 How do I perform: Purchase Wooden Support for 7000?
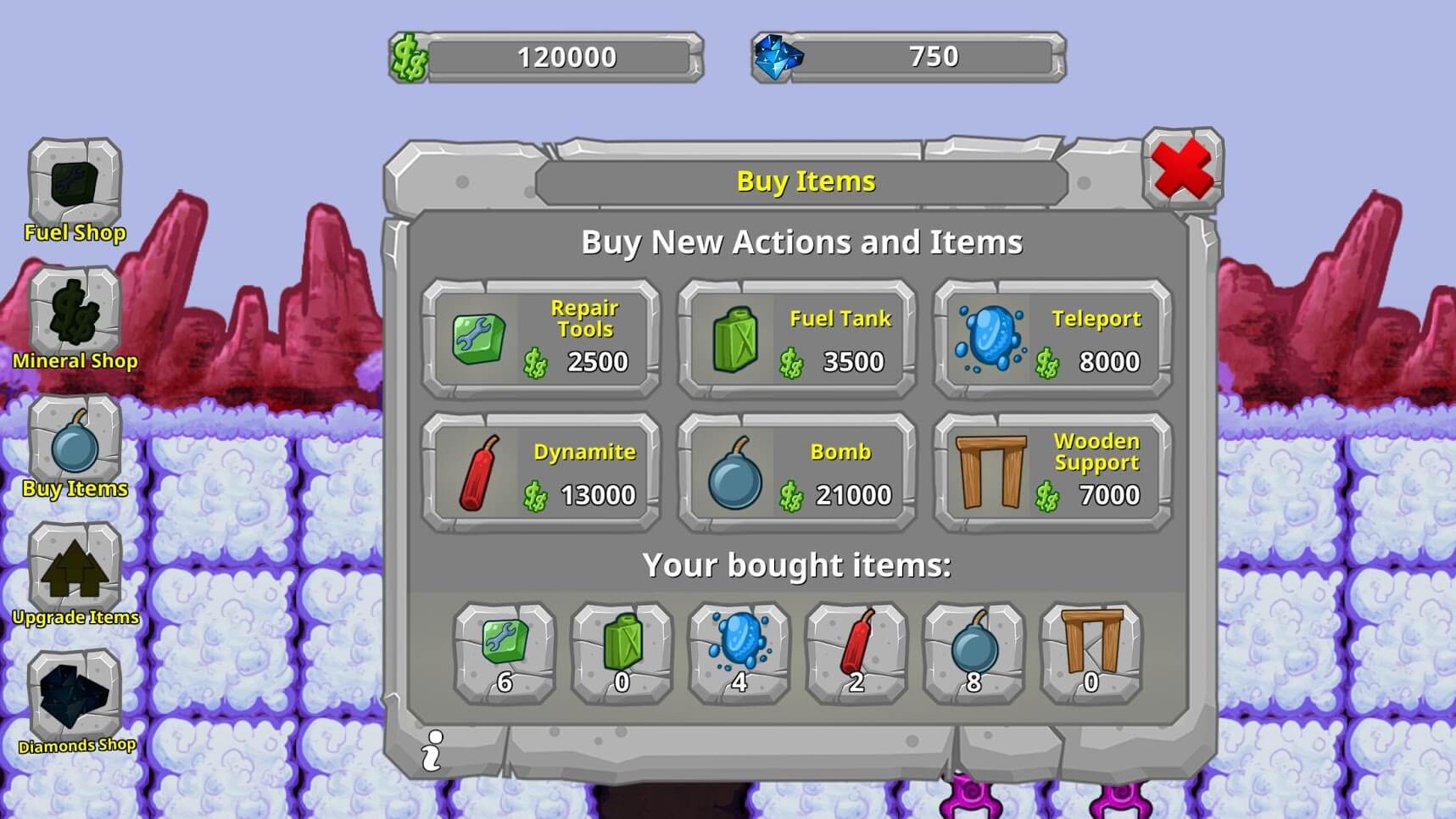(x=1052, y=472)
